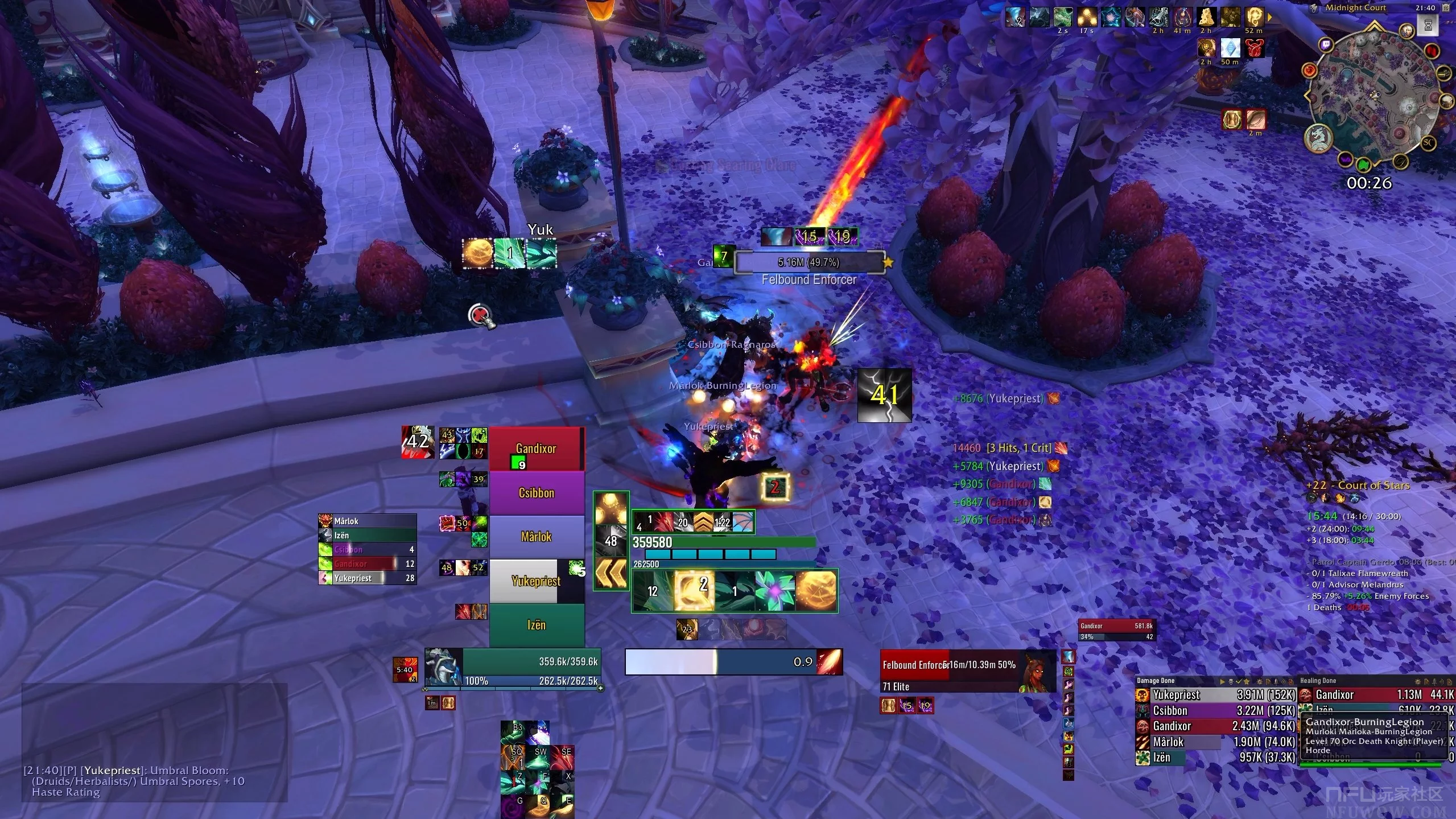Activate the glowing crescent moon ability icon
Image resolution: width=1456 pixels, height=819 pixels.
pos(694,591)
